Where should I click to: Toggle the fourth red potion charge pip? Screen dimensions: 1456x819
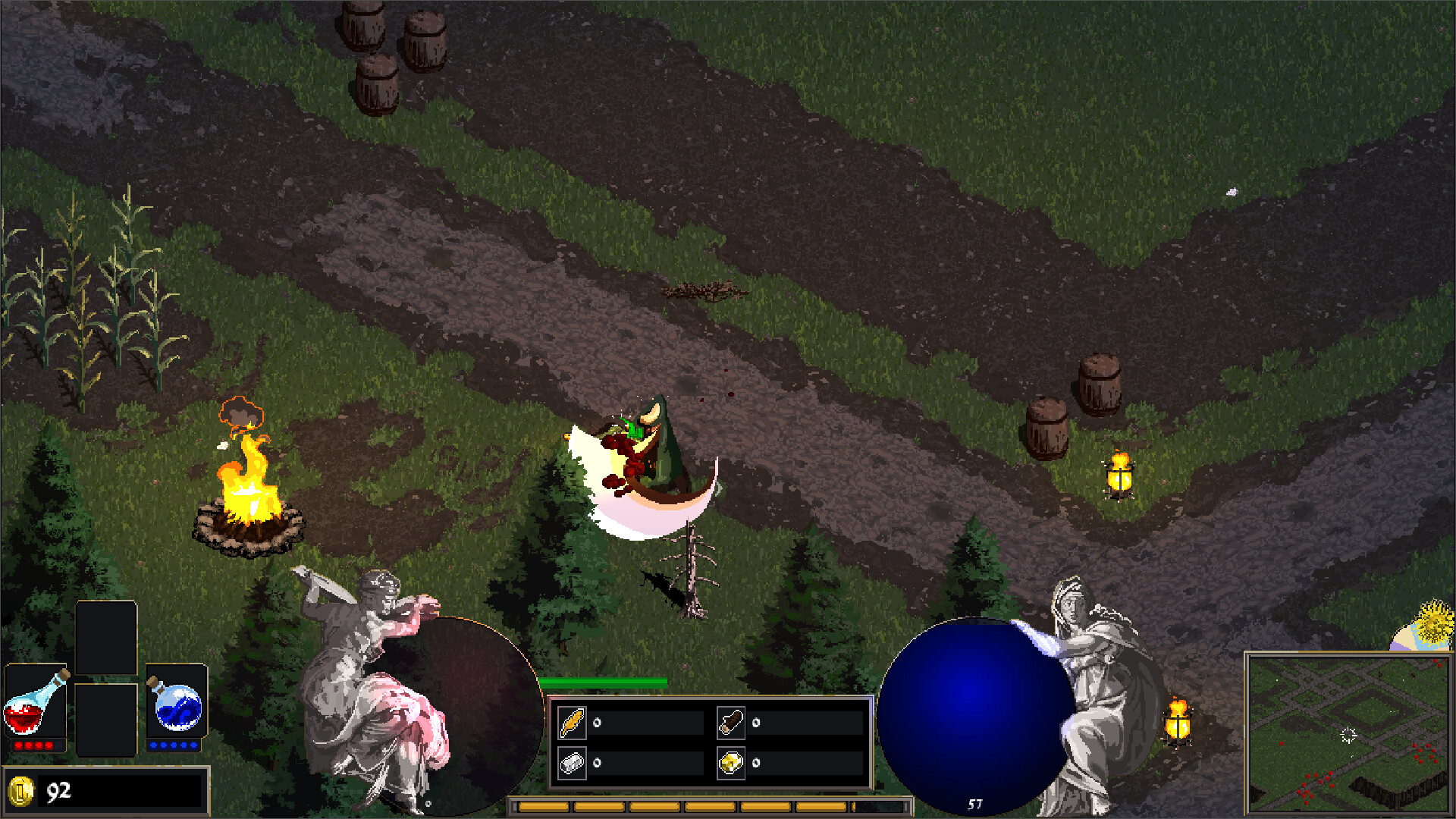coord(49,745)
